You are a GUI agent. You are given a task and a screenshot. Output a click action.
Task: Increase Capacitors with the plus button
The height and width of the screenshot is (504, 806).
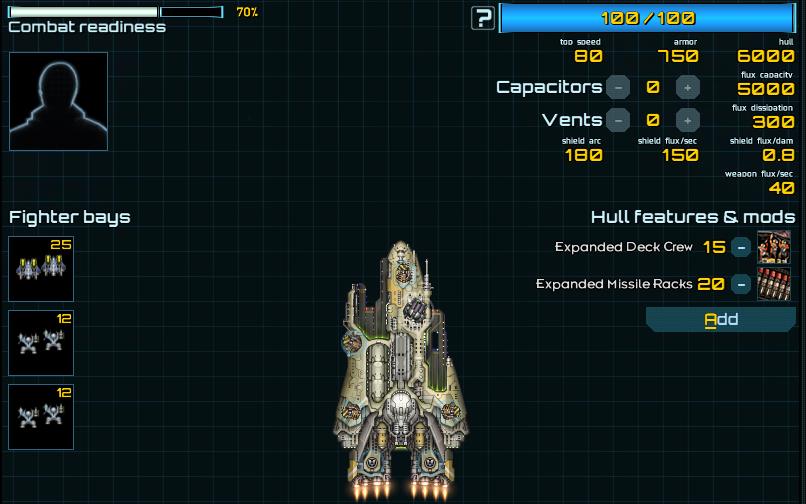pos(687,87)
